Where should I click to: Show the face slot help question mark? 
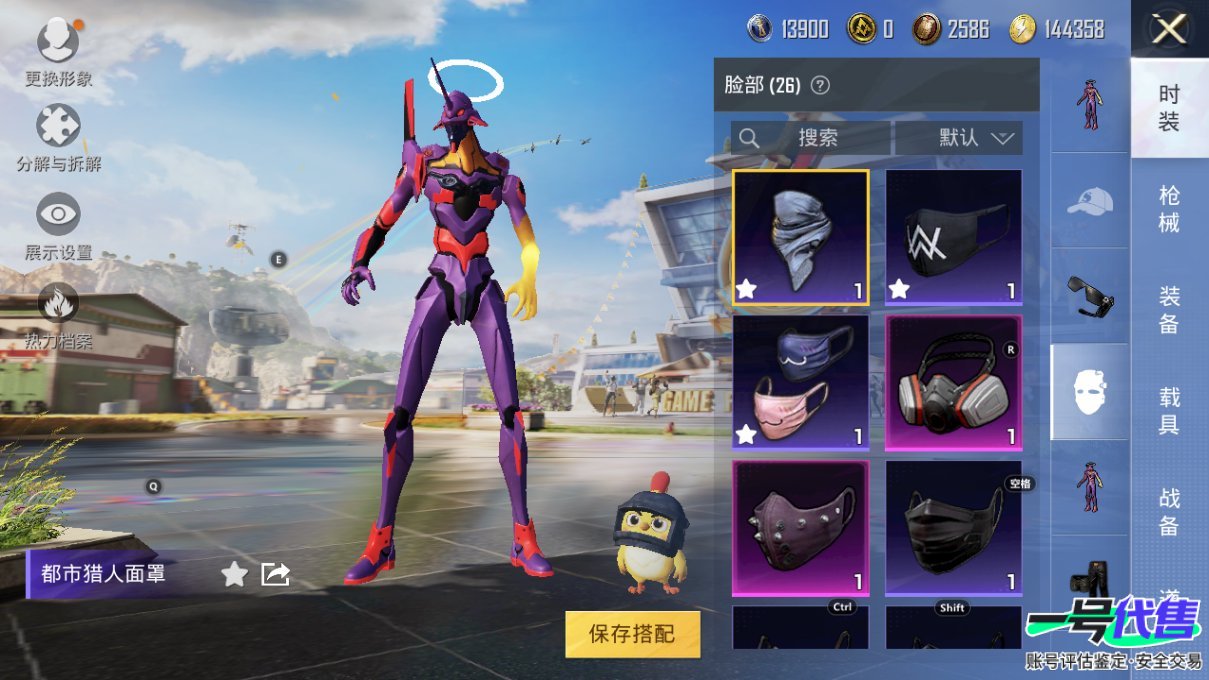tap(820, 85)
